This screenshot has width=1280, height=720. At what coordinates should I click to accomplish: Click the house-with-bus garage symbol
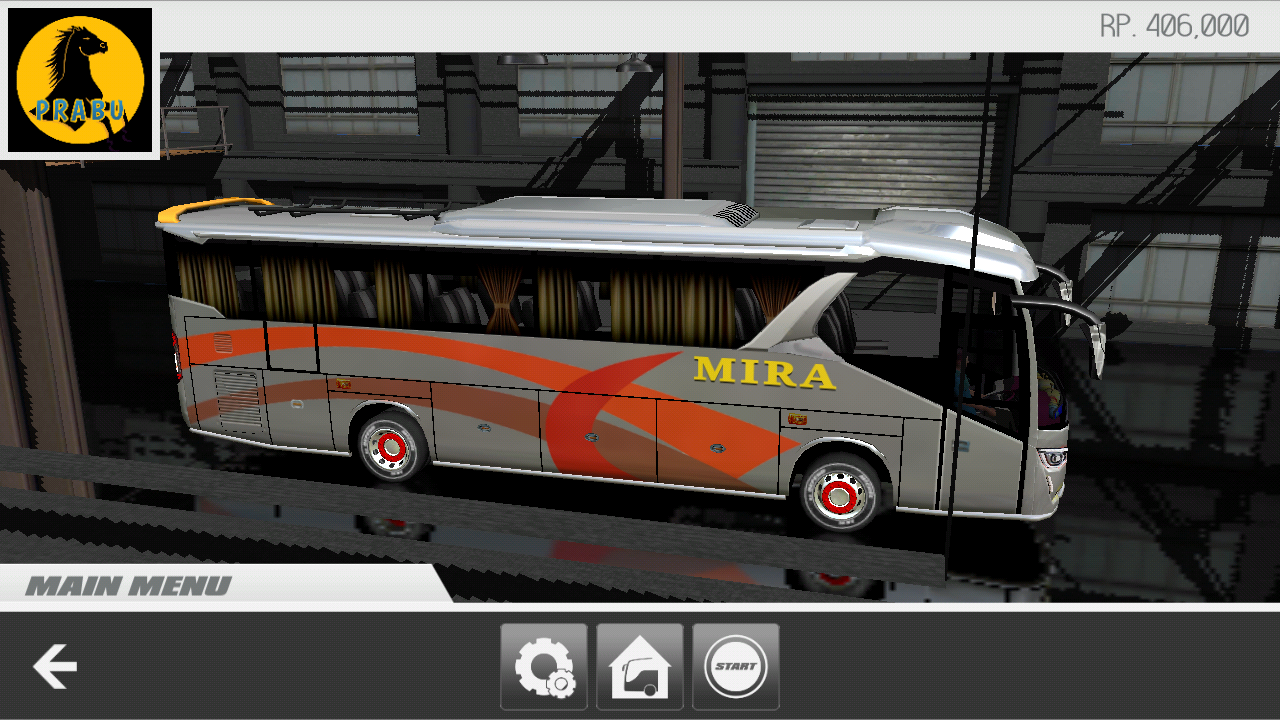(x=639, y=665)
